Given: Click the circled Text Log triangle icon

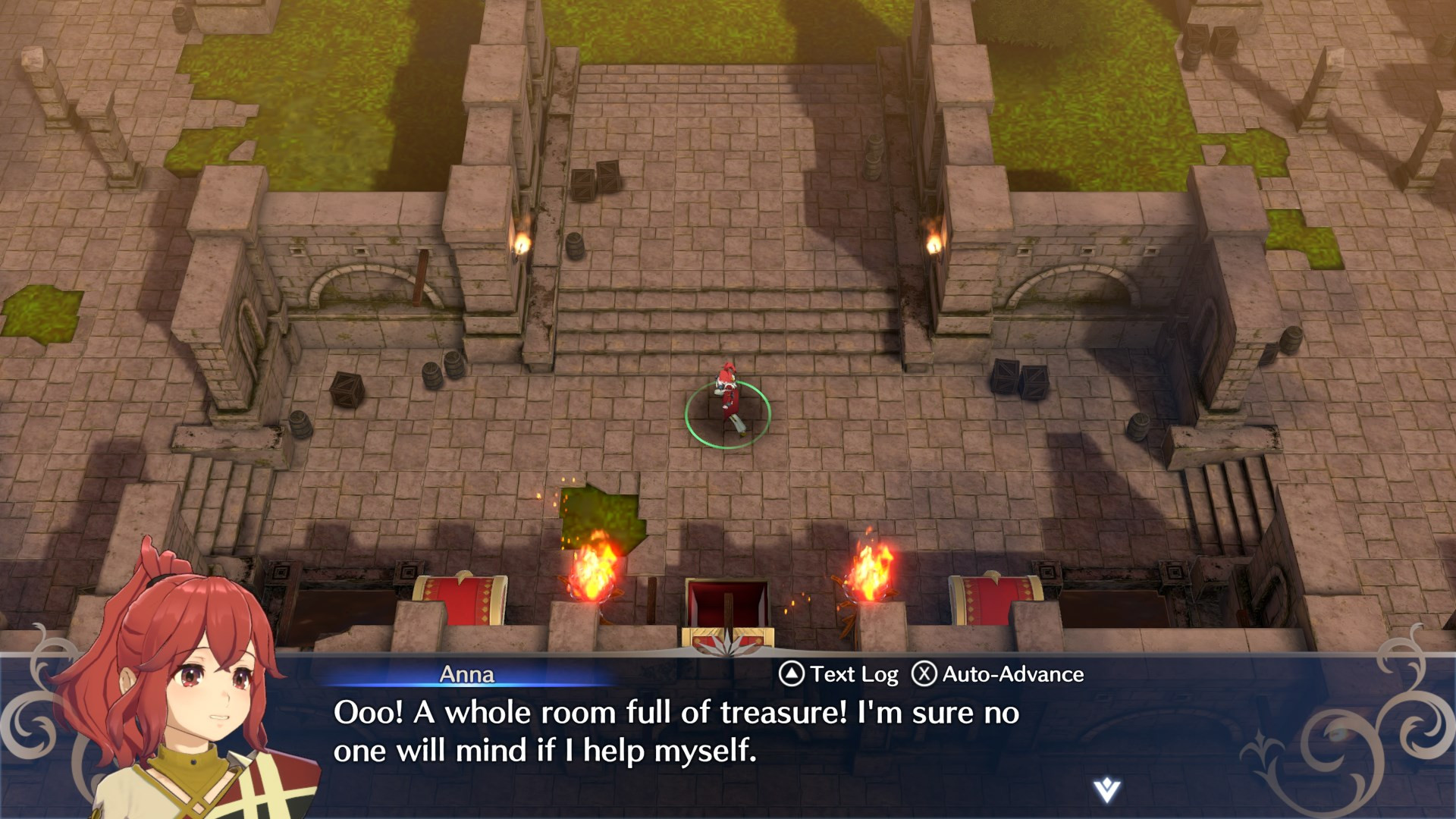Looking at the screenshot, I should (792, 673).
